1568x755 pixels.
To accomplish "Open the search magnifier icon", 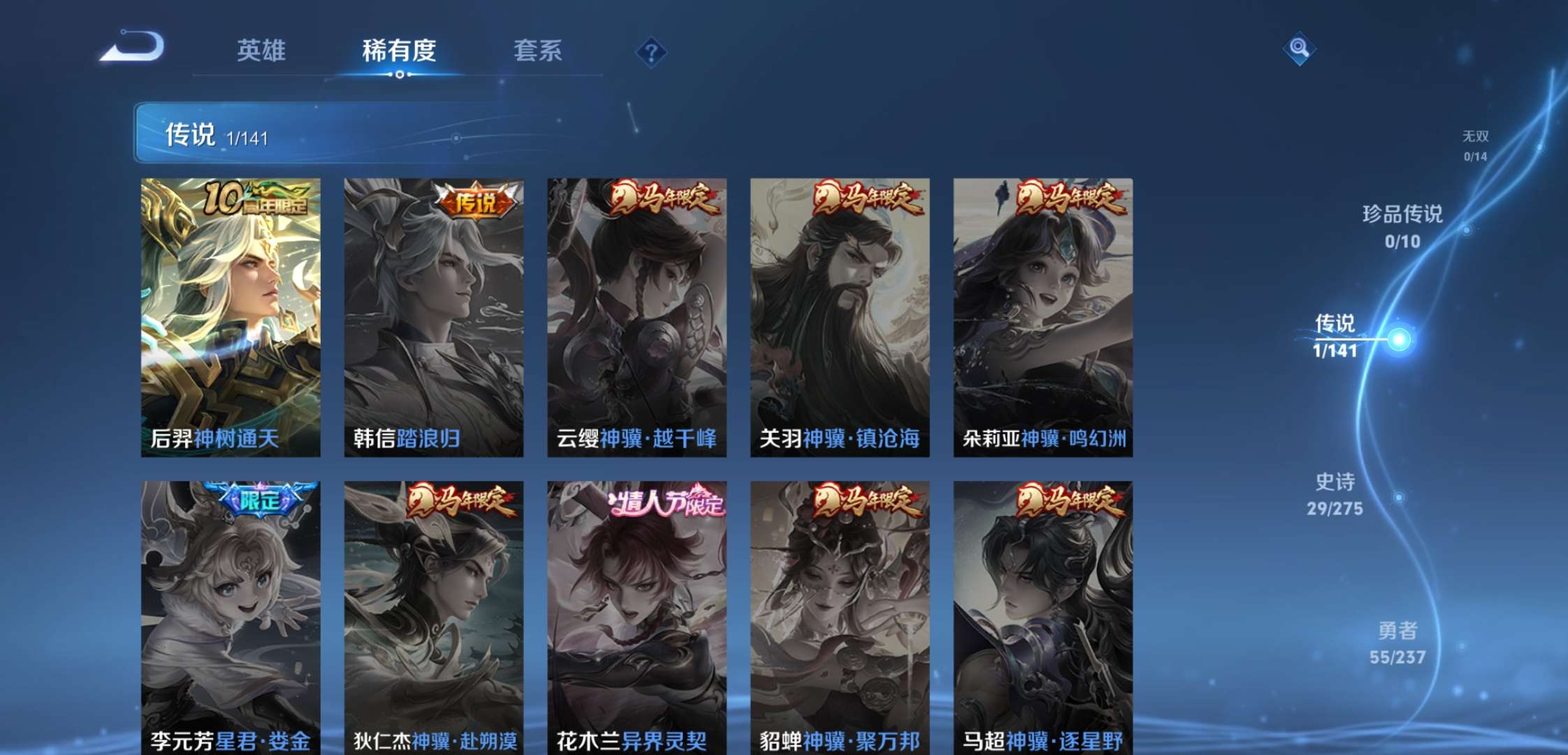I will (1298, 49).
